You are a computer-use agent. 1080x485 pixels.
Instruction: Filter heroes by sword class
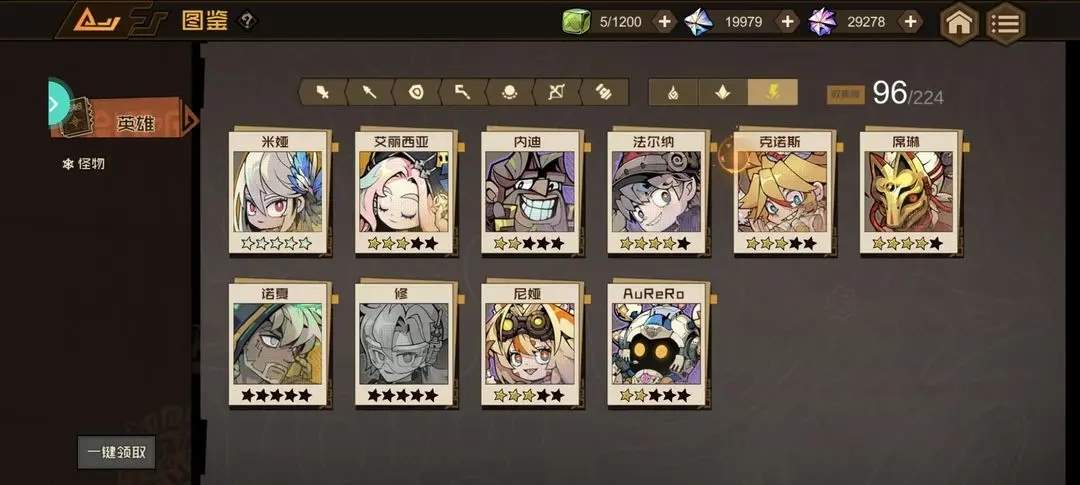point(322,92)
